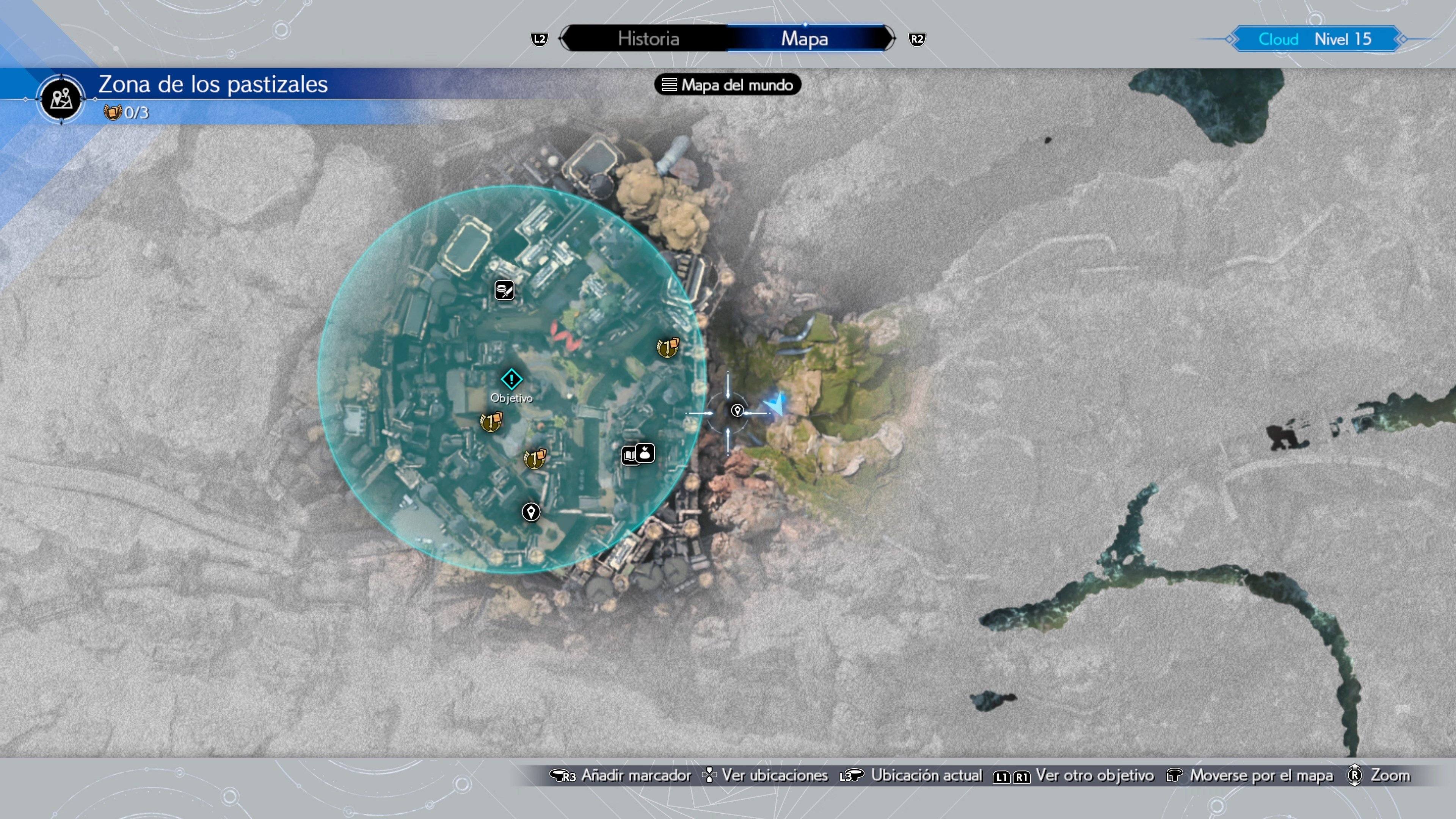
Task: Select the lowest golden medal mission icon
Action: click(x=533, y=460)
